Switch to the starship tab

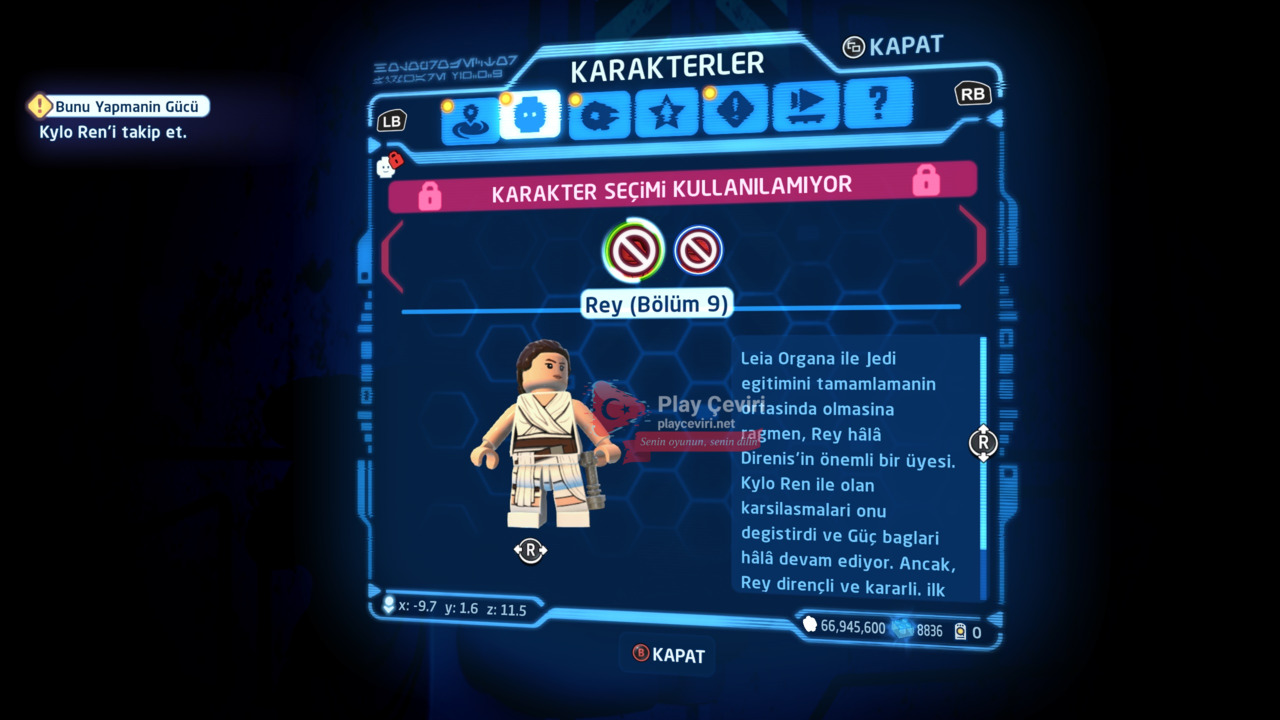600,114
